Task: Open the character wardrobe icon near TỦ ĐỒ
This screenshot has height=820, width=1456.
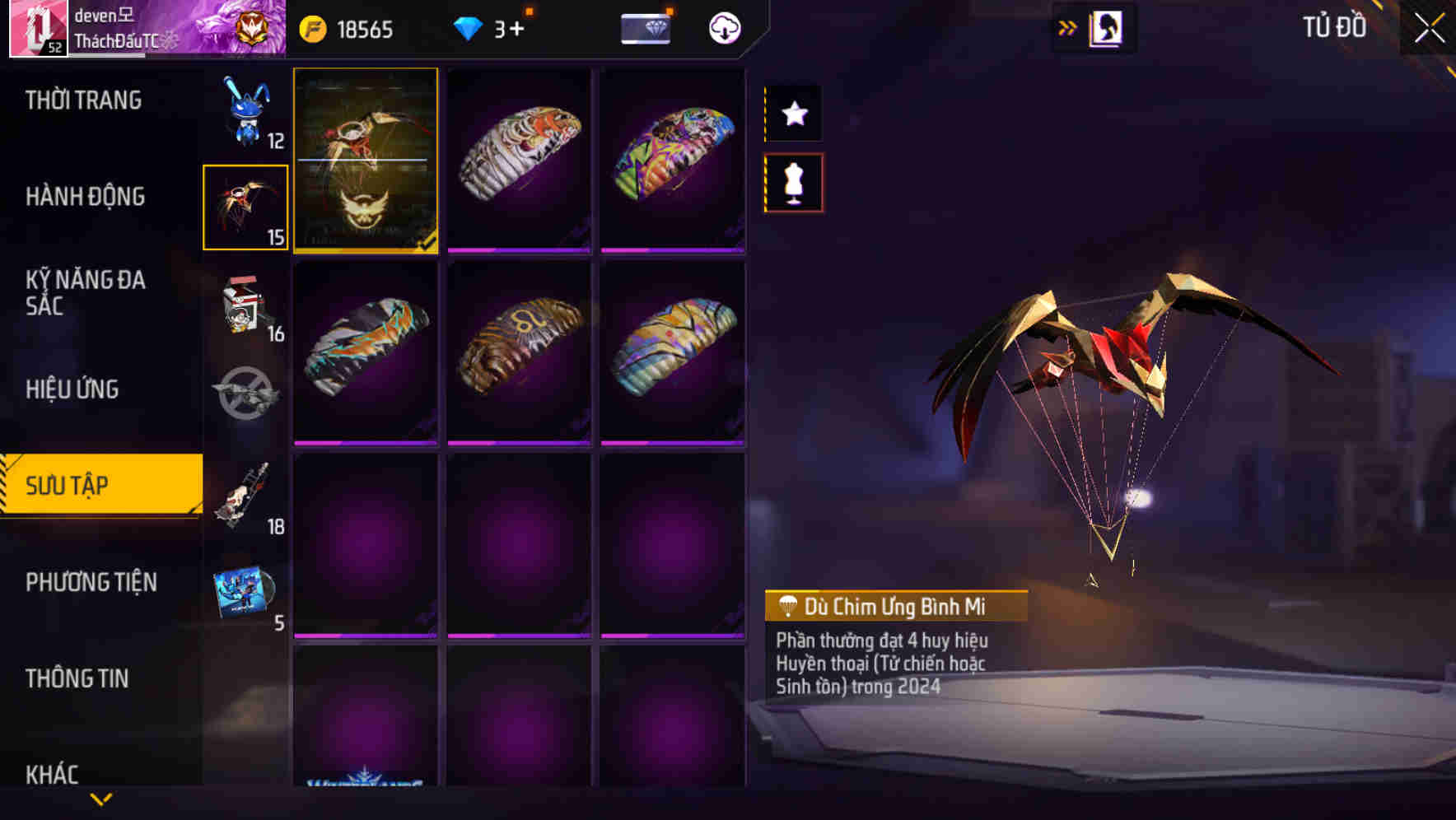Action: pos(1104,26)
